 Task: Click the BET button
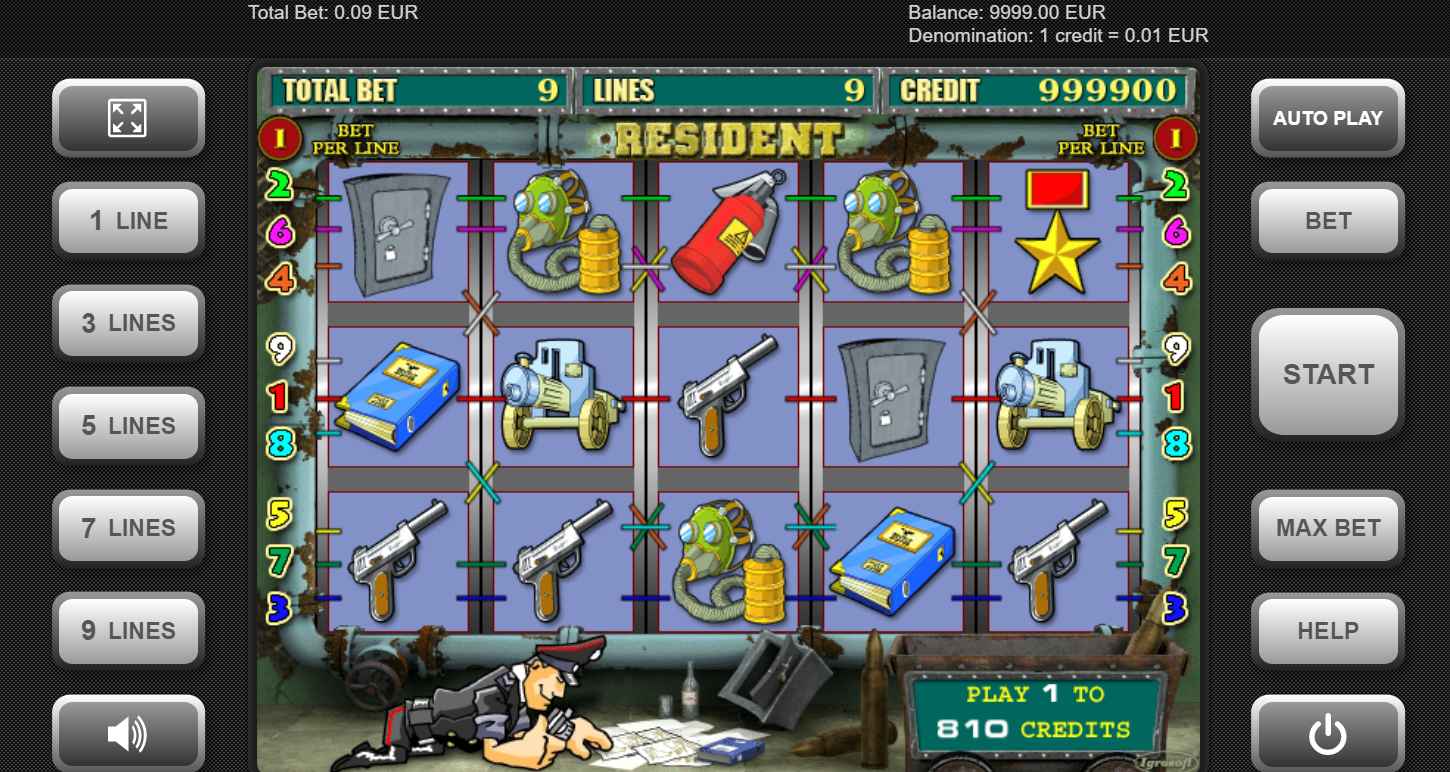(x=1327, y=221)
